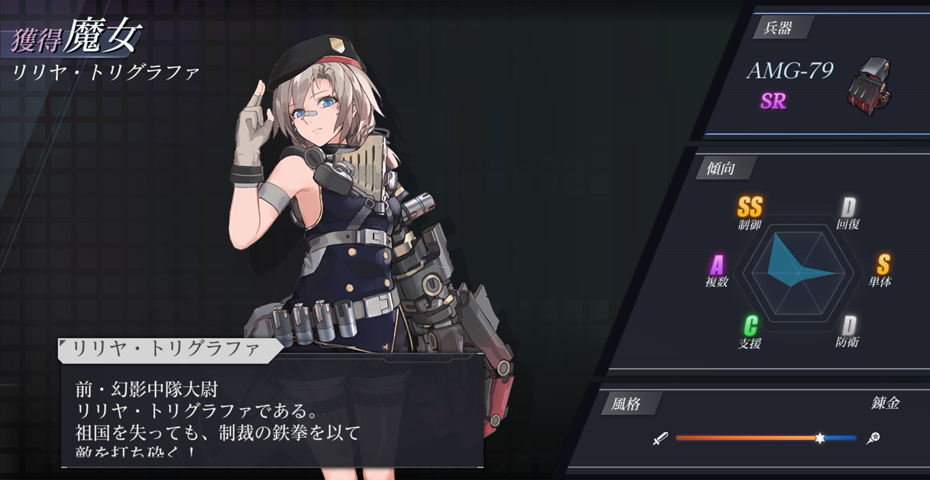Screen dimensions: 930x480
Task: Advance the リリヤ・トリグラファ dialogue box
Action: point(270,412)
